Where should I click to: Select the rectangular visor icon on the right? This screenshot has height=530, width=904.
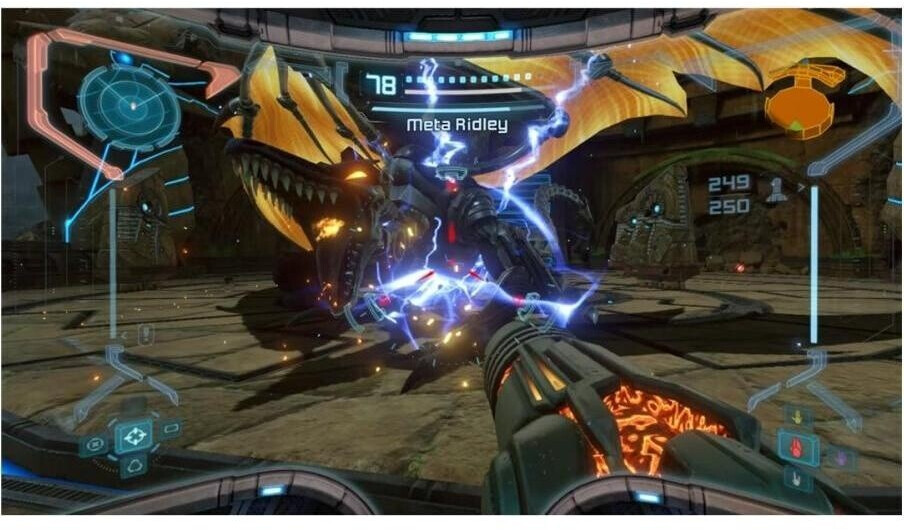[170, 429]
